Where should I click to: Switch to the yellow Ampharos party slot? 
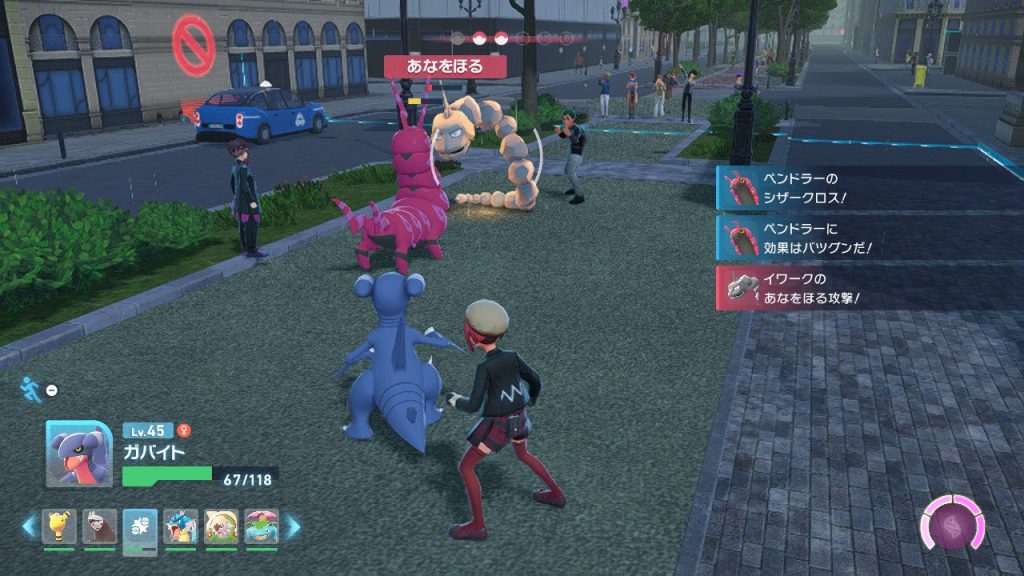[x=59, y=526]
